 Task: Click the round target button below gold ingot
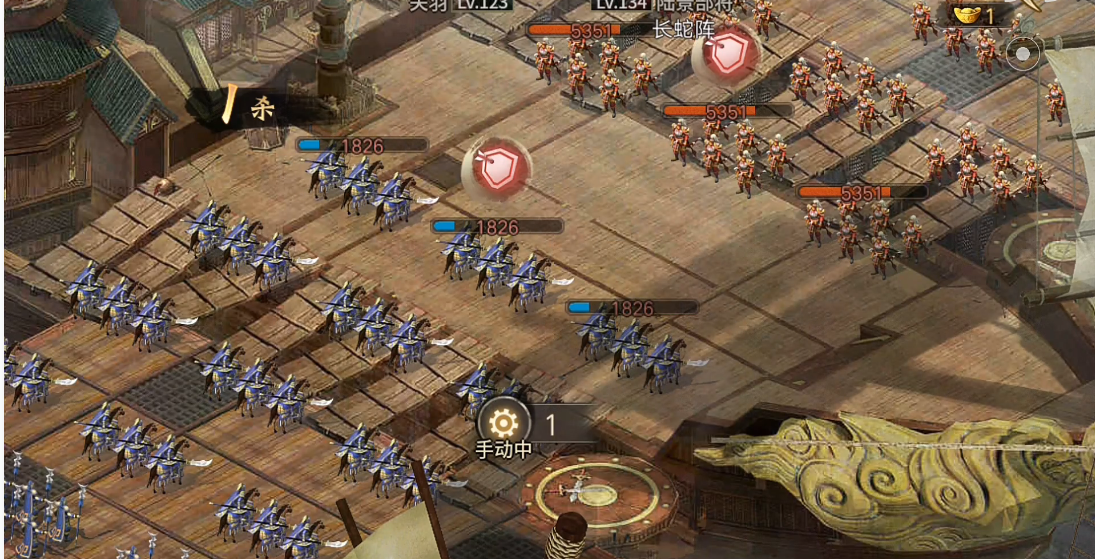point(1023,54)
